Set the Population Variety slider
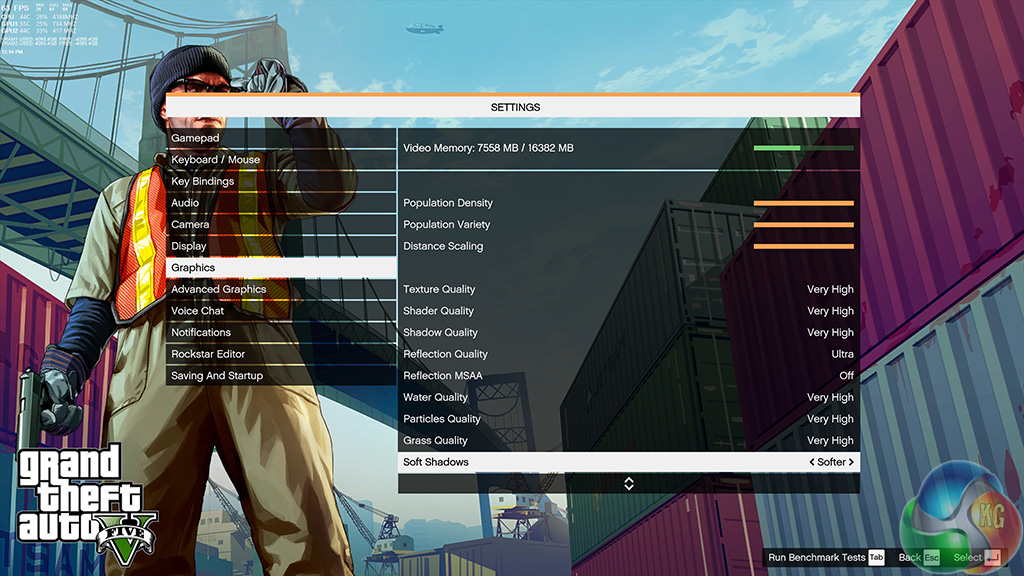The height and width of the screenshot is (576, 1024). (x=803, y=225)
